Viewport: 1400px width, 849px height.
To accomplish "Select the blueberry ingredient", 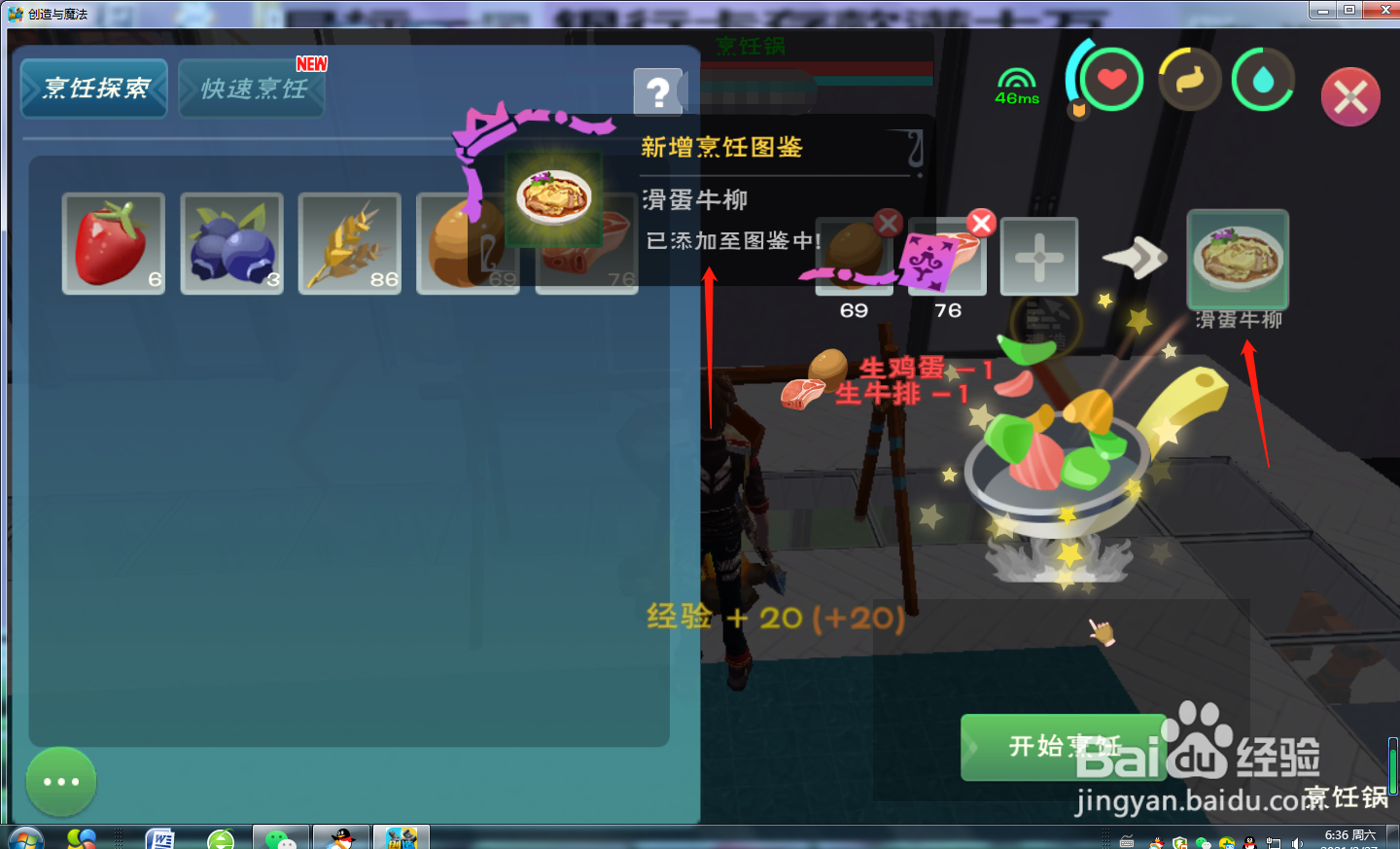I will [231, 243].
